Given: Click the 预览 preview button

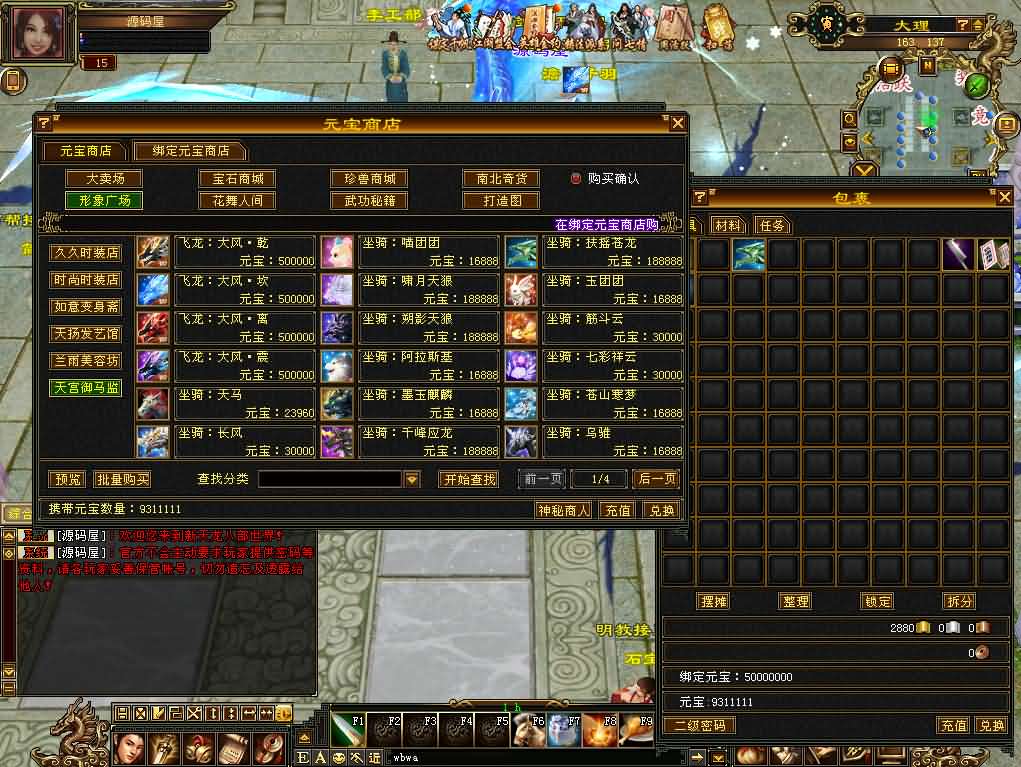Looking at the screenshot, I should (x=67, y=479).
